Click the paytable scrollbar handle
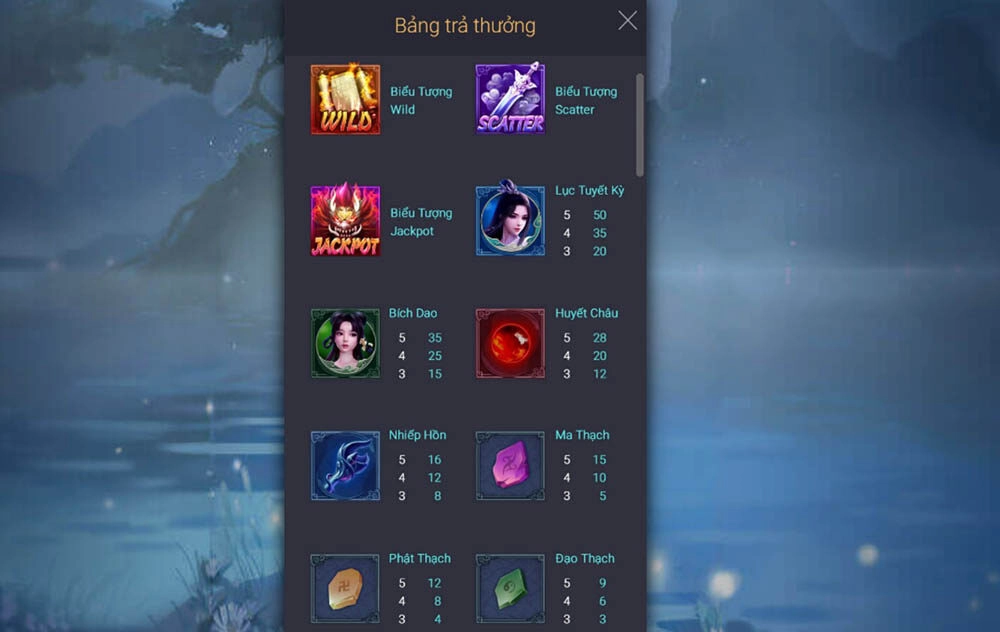The height and width of the screenshot is (632, 1000). pos(640,124)
